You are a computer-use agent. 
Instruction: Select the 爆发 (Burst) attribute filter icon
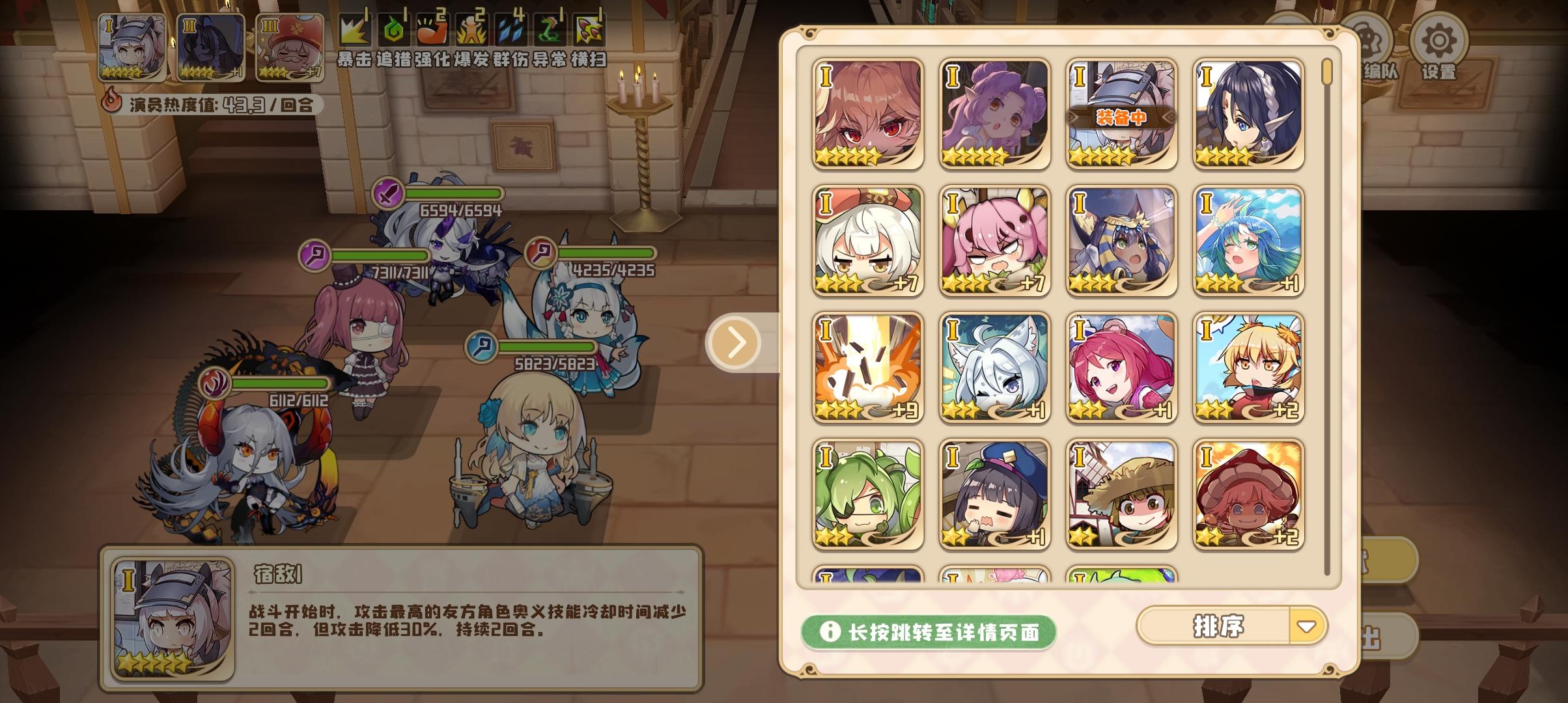[471, 29]
